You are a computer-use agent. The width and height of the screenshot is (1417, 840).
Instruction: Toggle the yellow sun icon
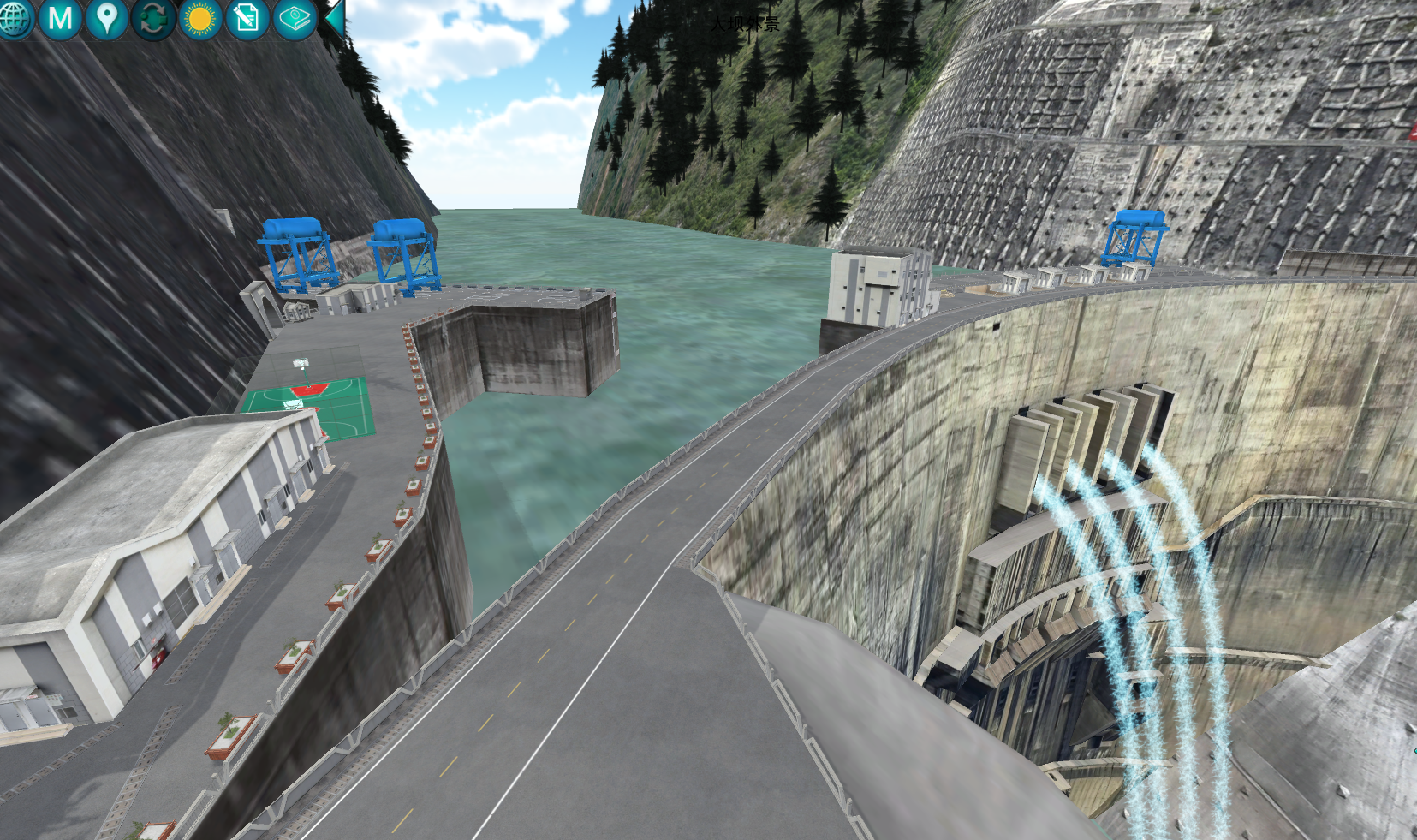pyautogui.click(x=200, y=18)
